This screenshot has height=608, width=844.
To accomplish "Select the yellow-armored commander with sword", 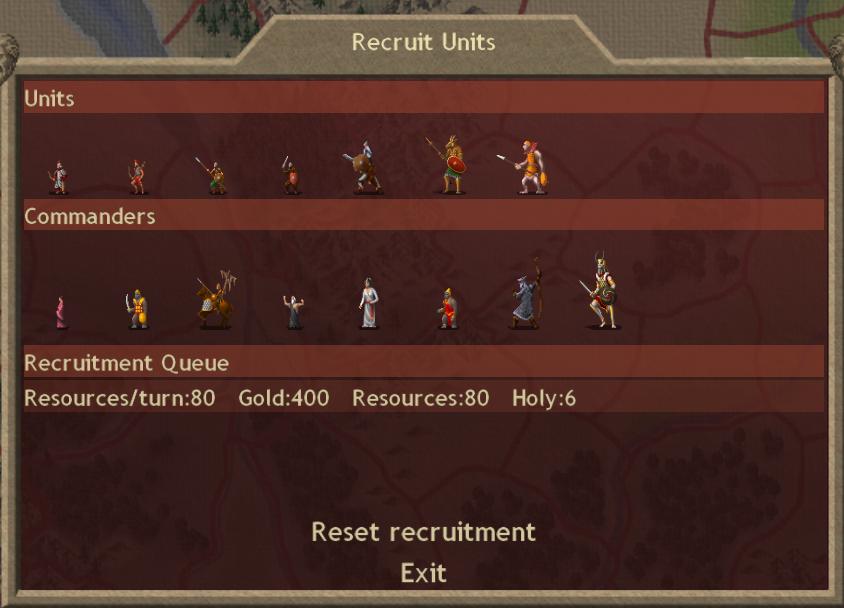I will point(138,309).
